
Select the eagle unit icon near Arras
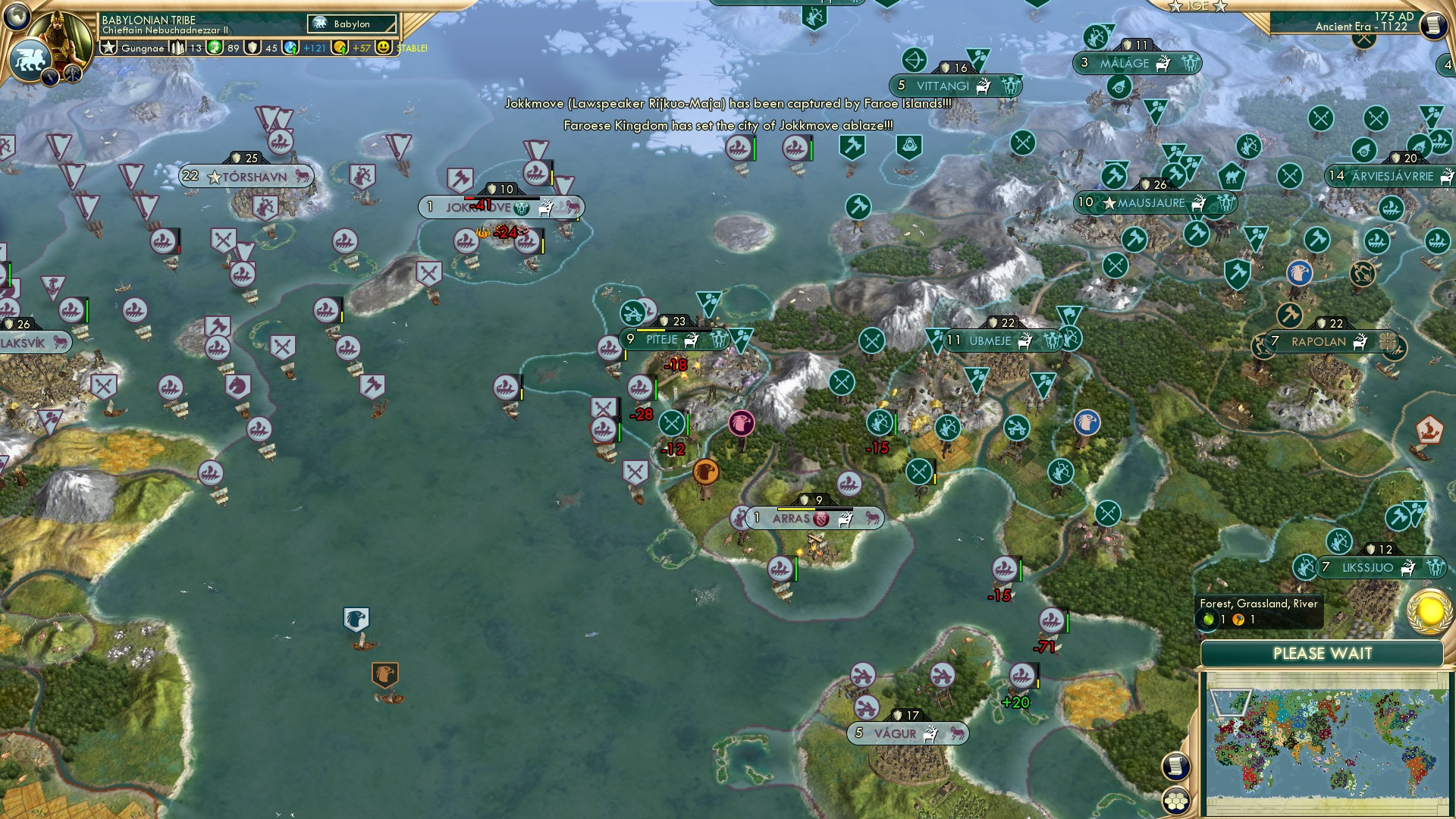coord(705,470)
